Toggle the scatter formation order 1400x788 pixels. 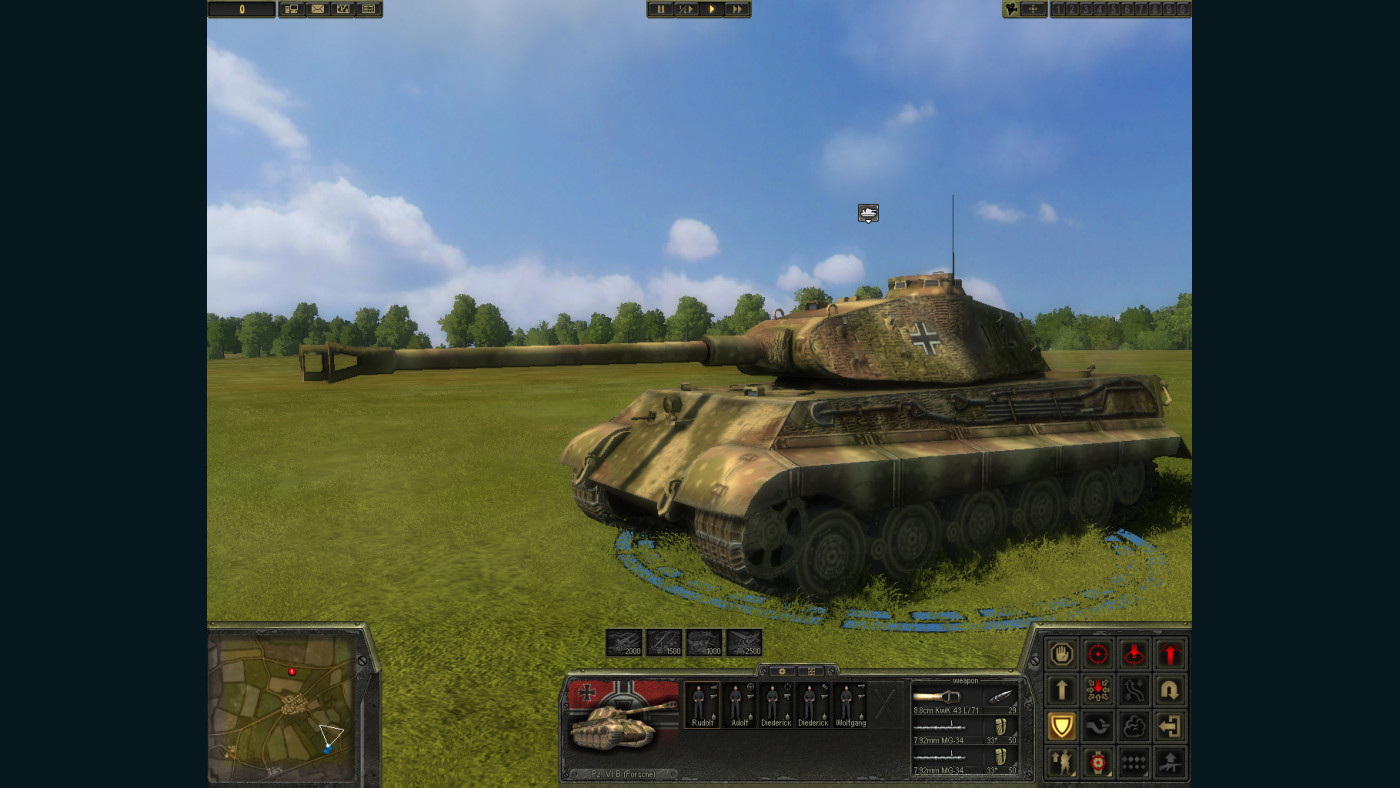1097,690
